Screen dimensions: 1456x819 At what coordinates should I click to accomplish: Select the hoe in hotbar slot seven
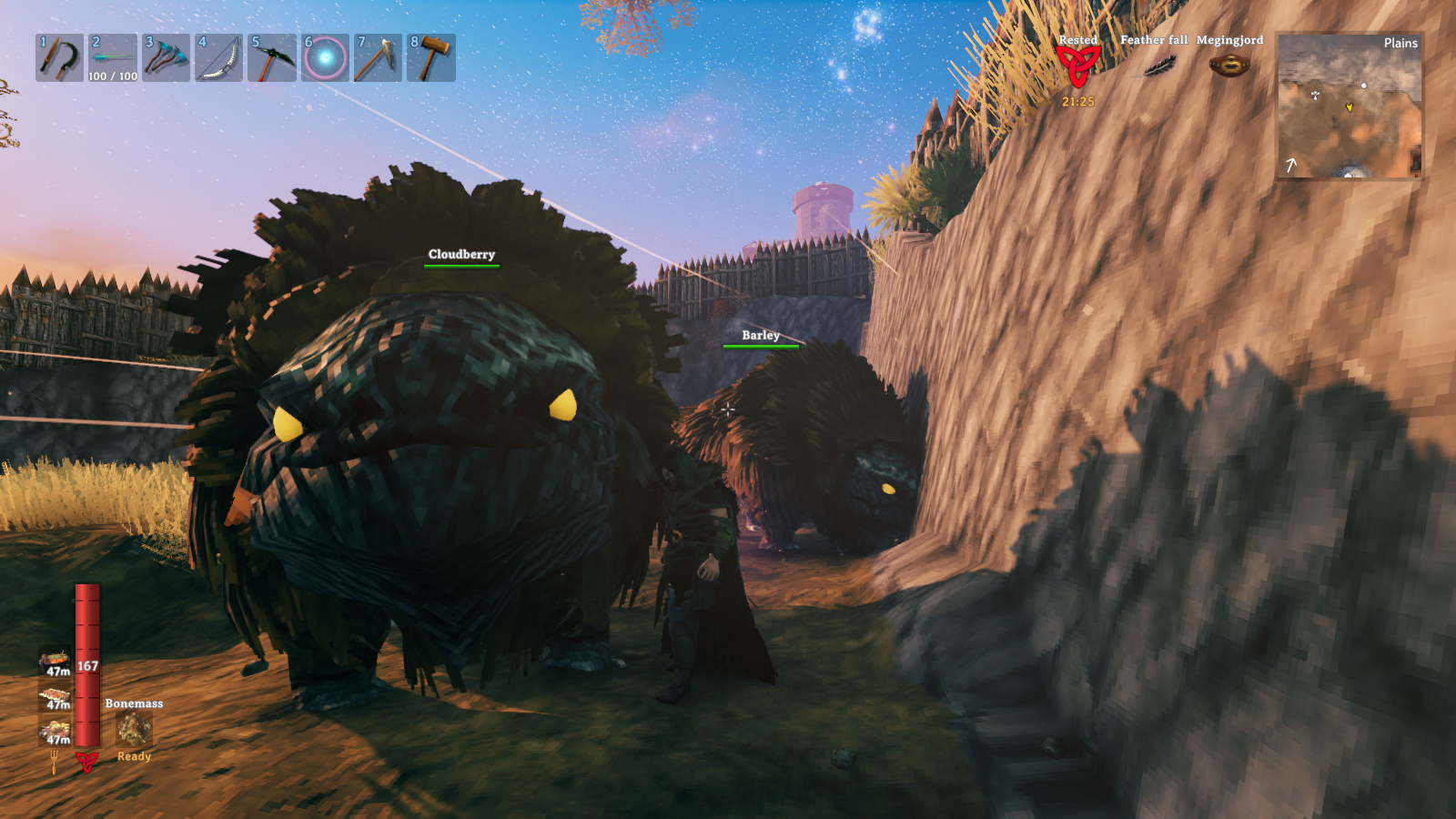(x=378, y=58)
